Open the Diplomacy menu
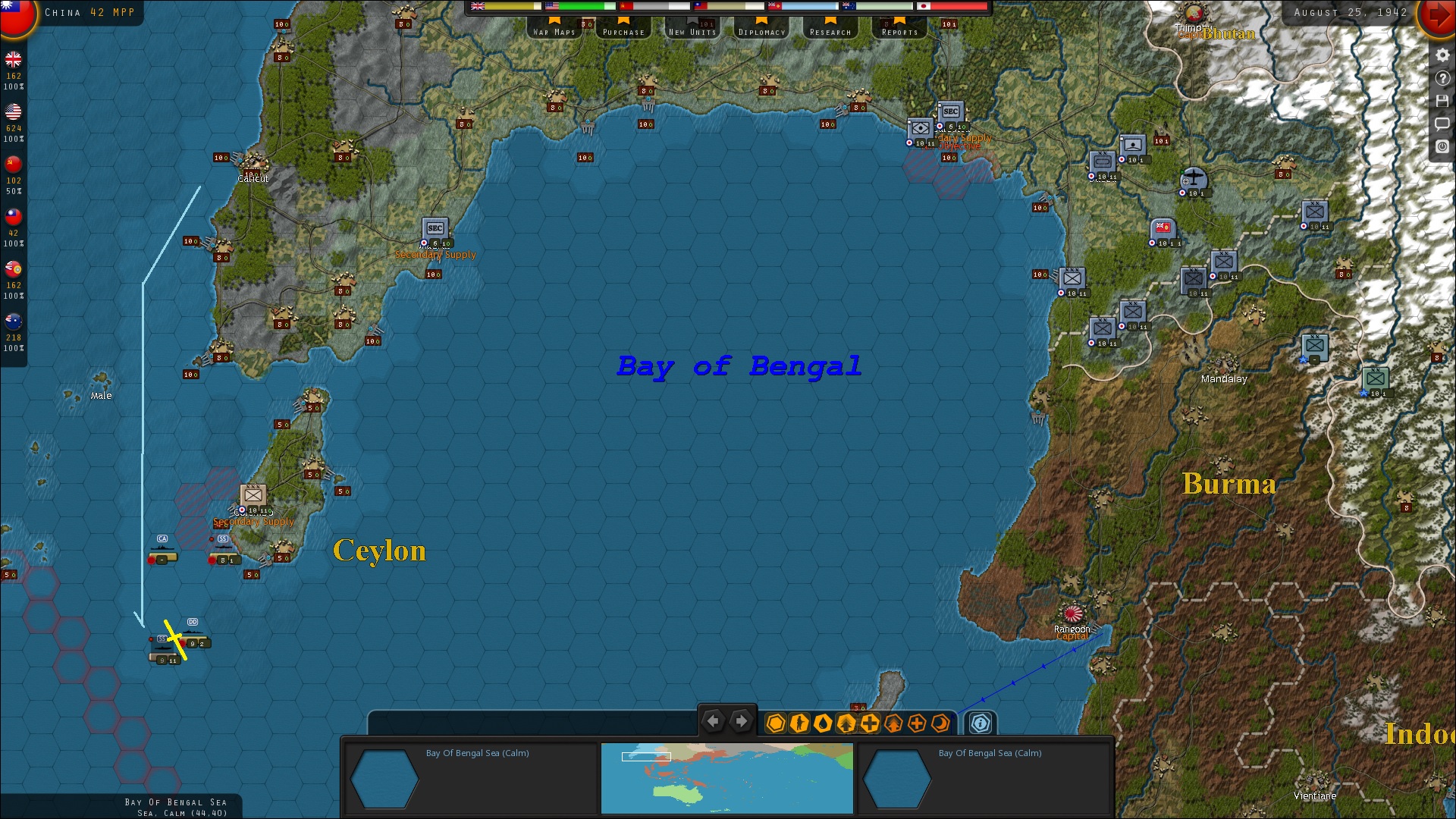 761,30
